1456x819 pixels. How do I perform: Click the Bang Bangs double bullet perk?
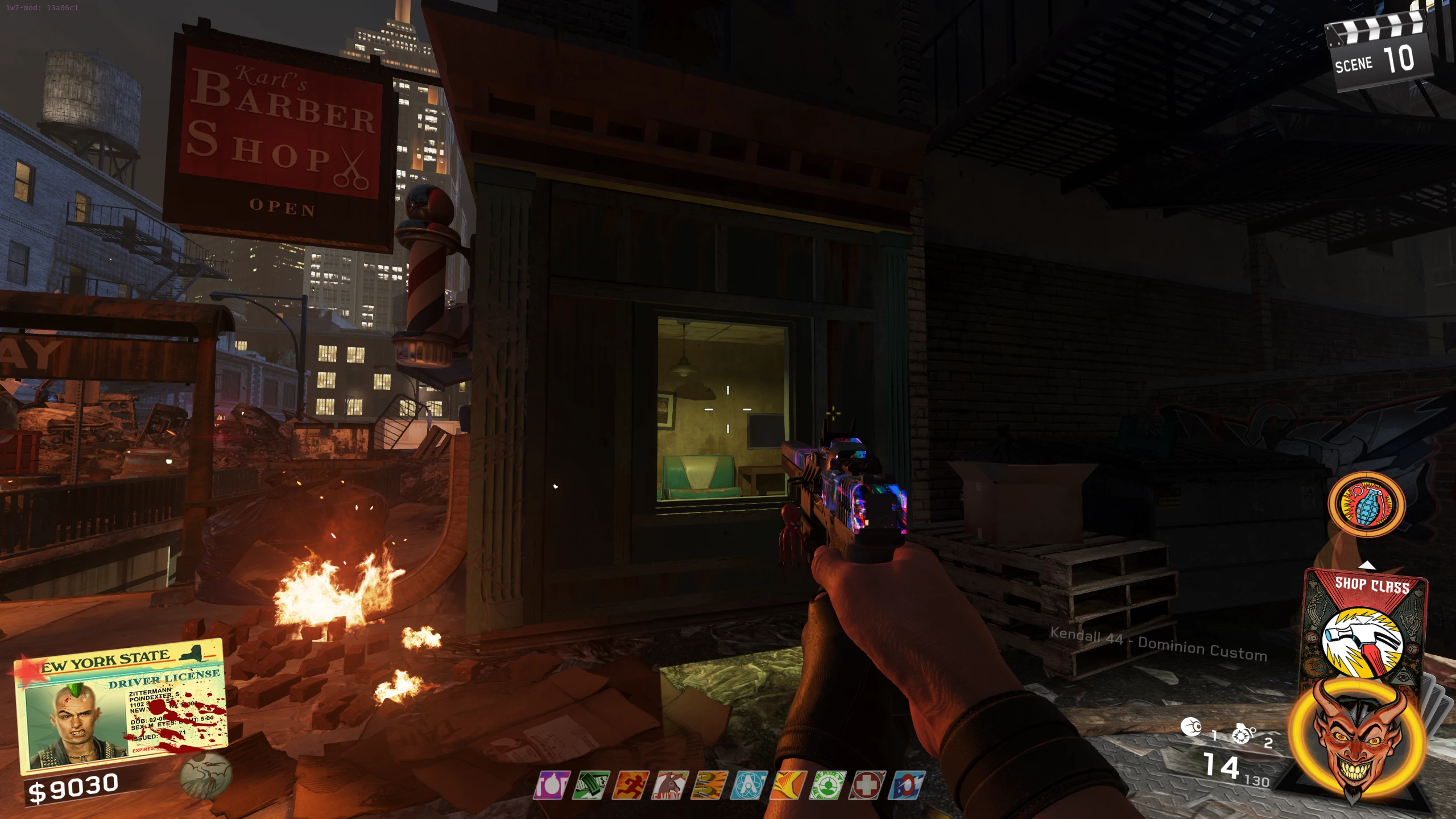[x=709, y=785]
